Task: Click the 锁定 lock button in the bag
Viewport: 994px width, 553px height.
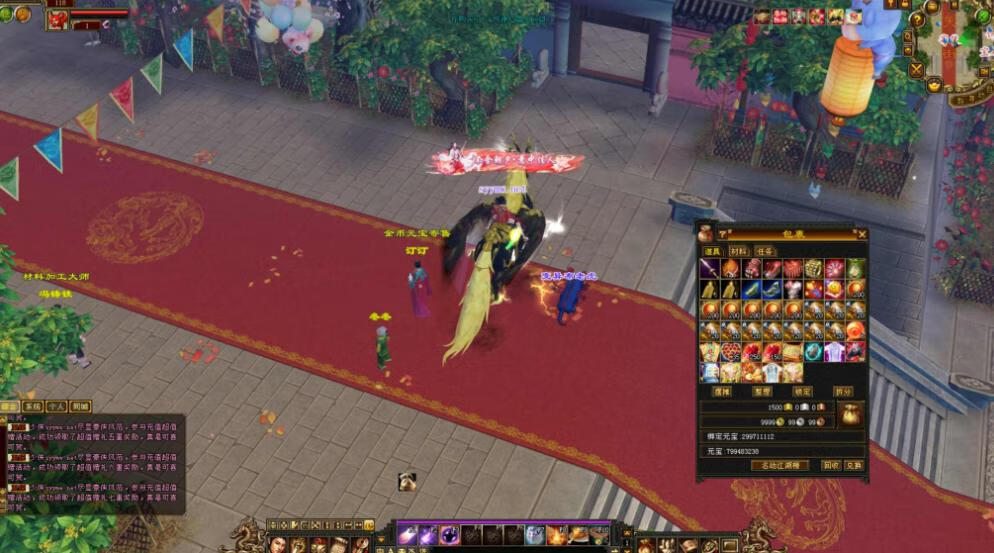Action: (x=802, y=391)
